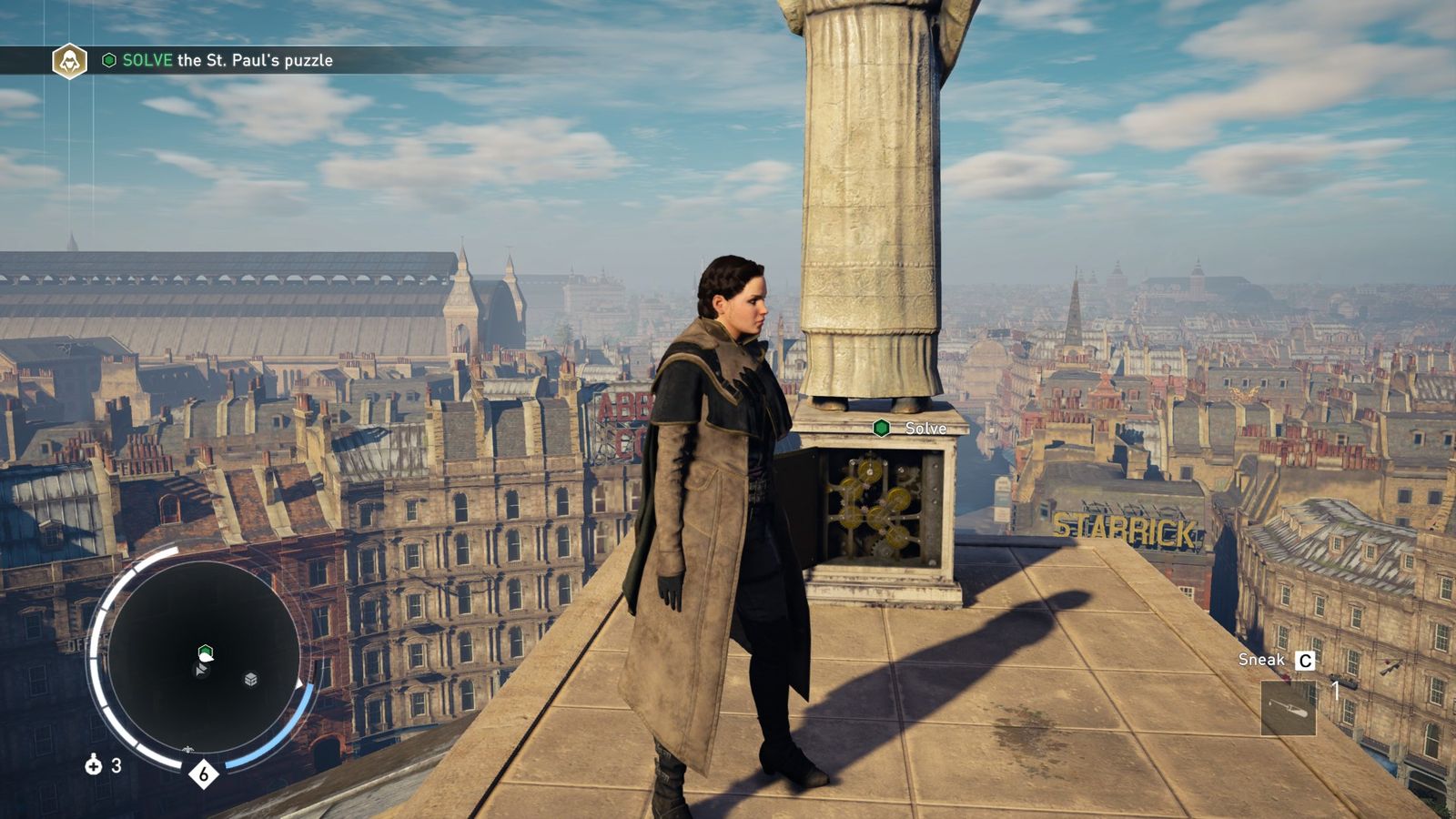Viewport: 1456px width, 819px height.
Task: Activate the Solve interaction prompt
Action: point(913,428)
